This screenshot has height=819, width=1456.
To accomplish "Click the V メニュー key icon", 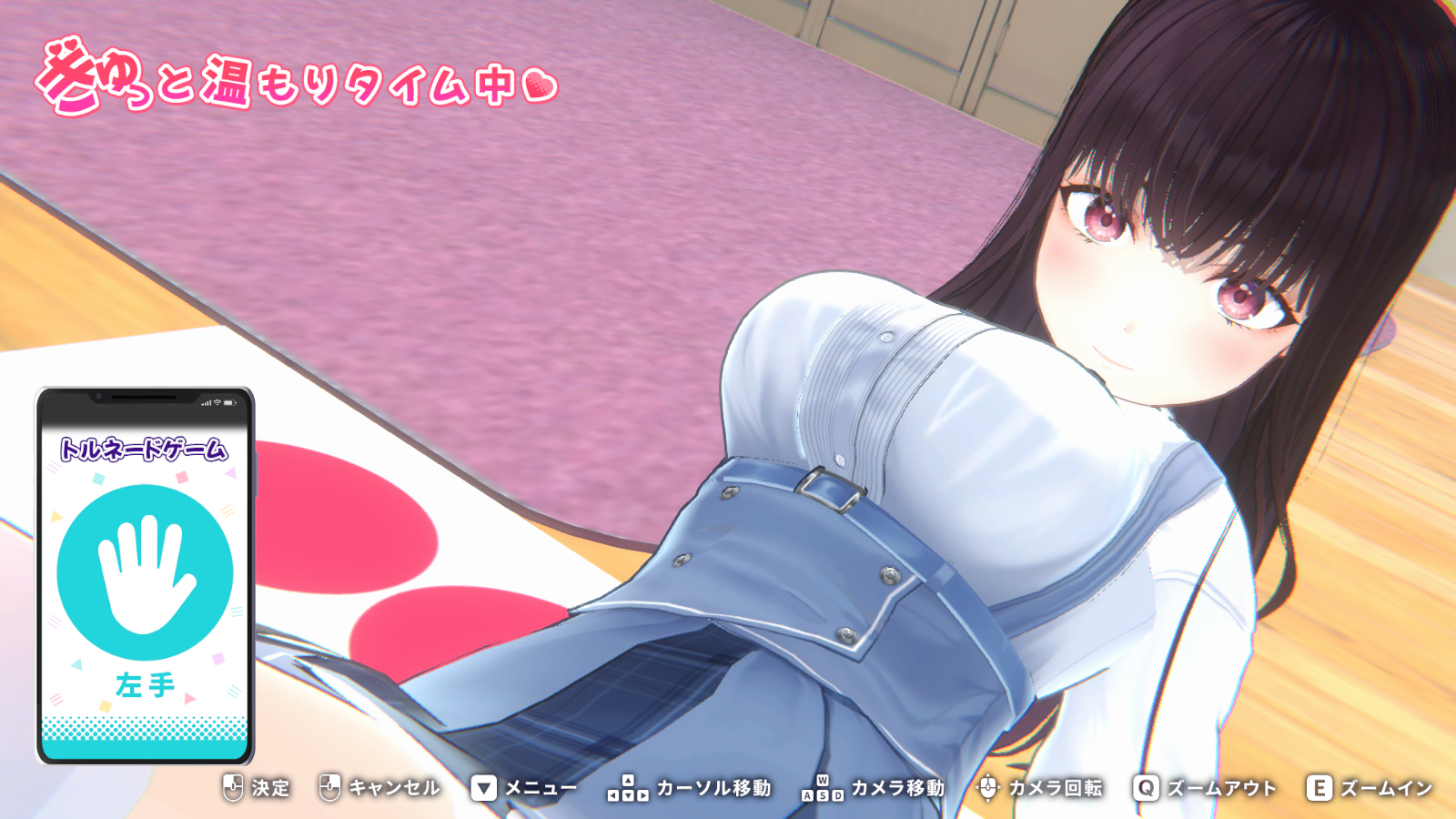I will click(x=486, y=788).
